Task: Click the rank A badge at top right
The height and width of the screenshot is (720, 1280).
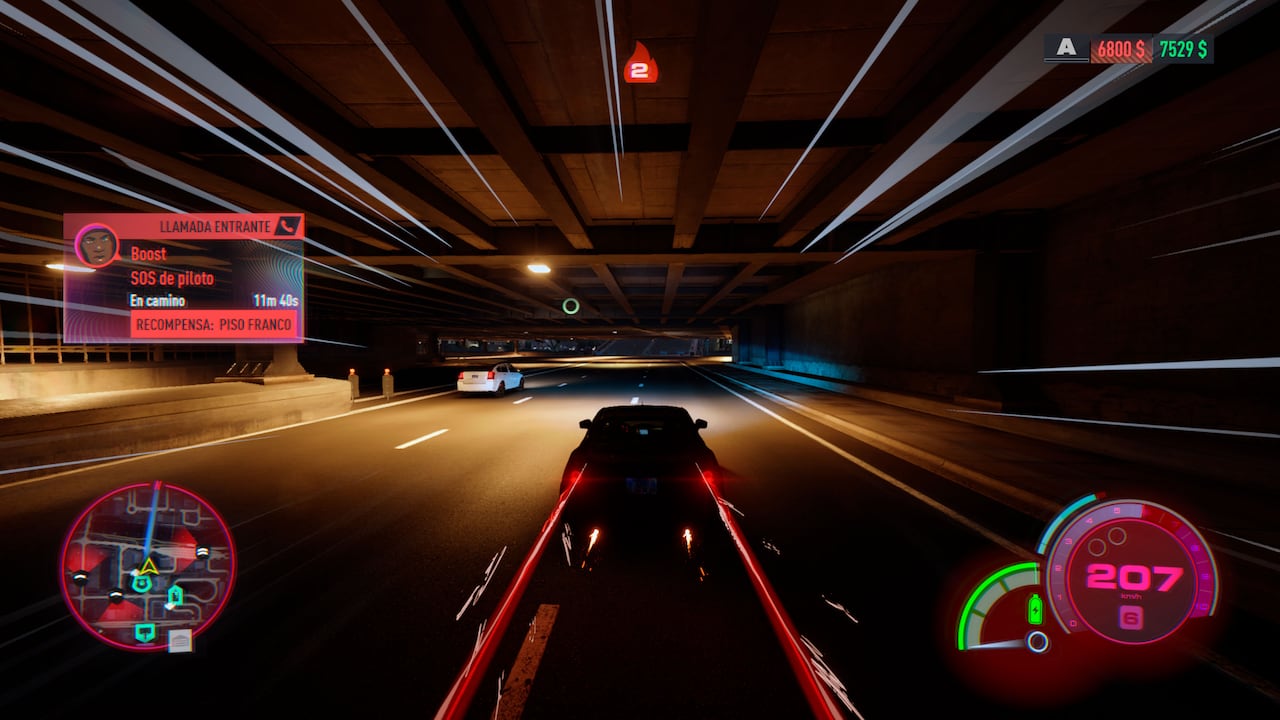Action: [x=1066, y=46]
